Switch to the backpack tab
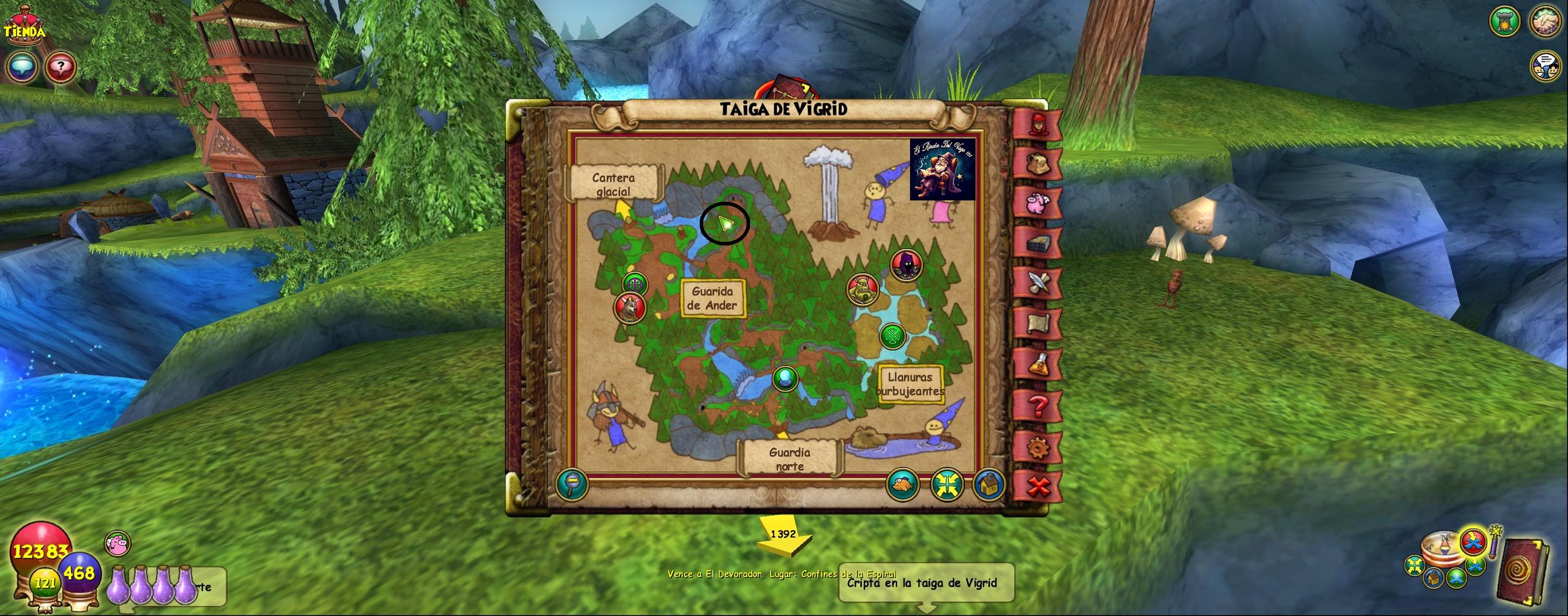This screenshot has width=1568, height=616. pos(1038,164)
